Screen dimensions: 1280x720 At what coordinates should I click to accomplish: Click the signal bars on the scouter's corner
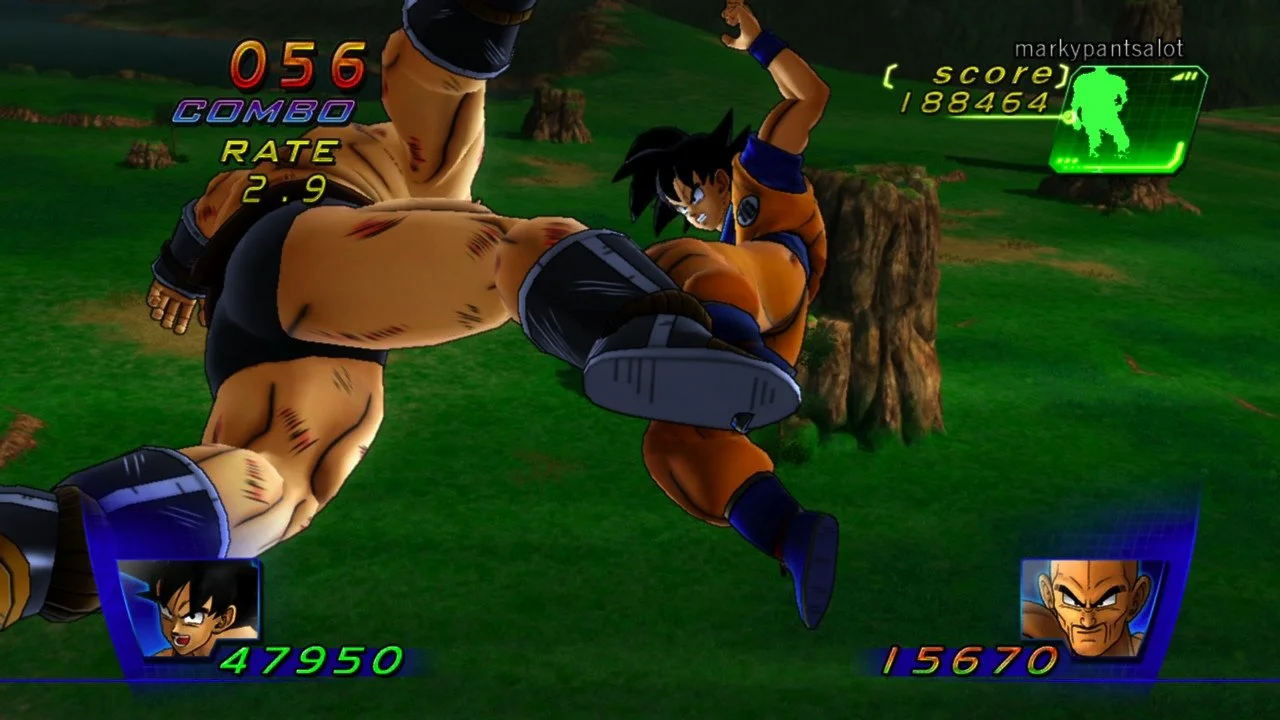pyautogui.click(x=1185, y=76)
